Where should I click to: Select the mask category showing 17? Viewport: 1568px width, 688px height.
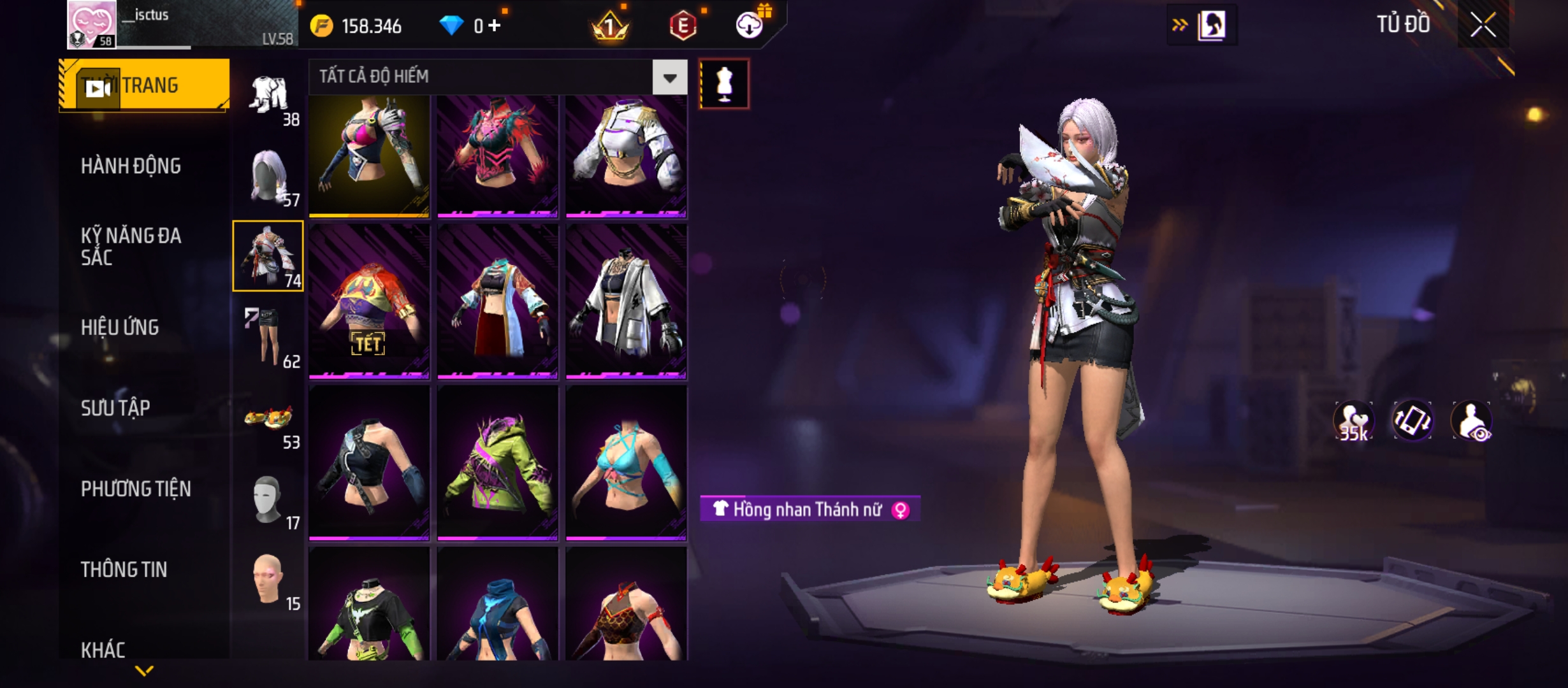tap(269, 501)
